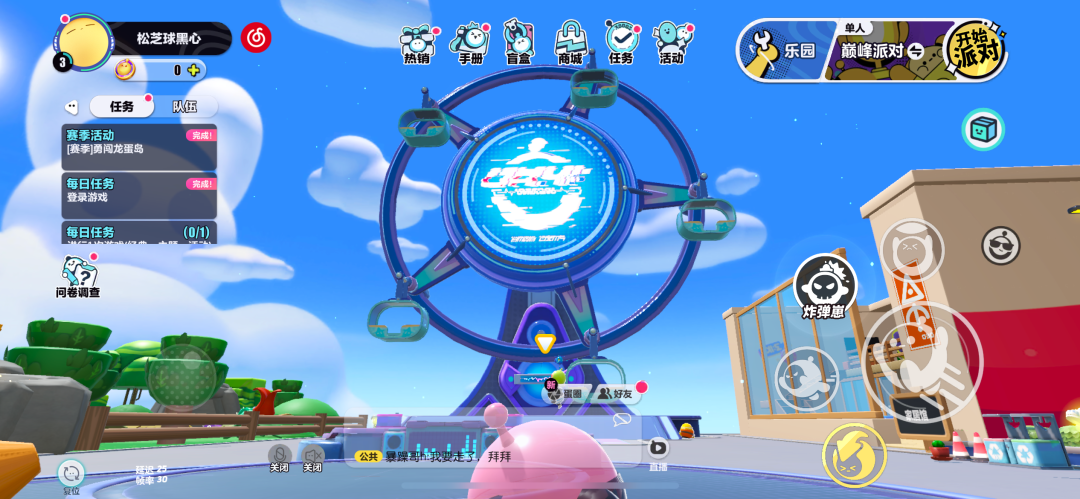The width and height of the screenshot is (1080, 499).
Task: Open the 乐园 park mode
Action: point(783,50)
